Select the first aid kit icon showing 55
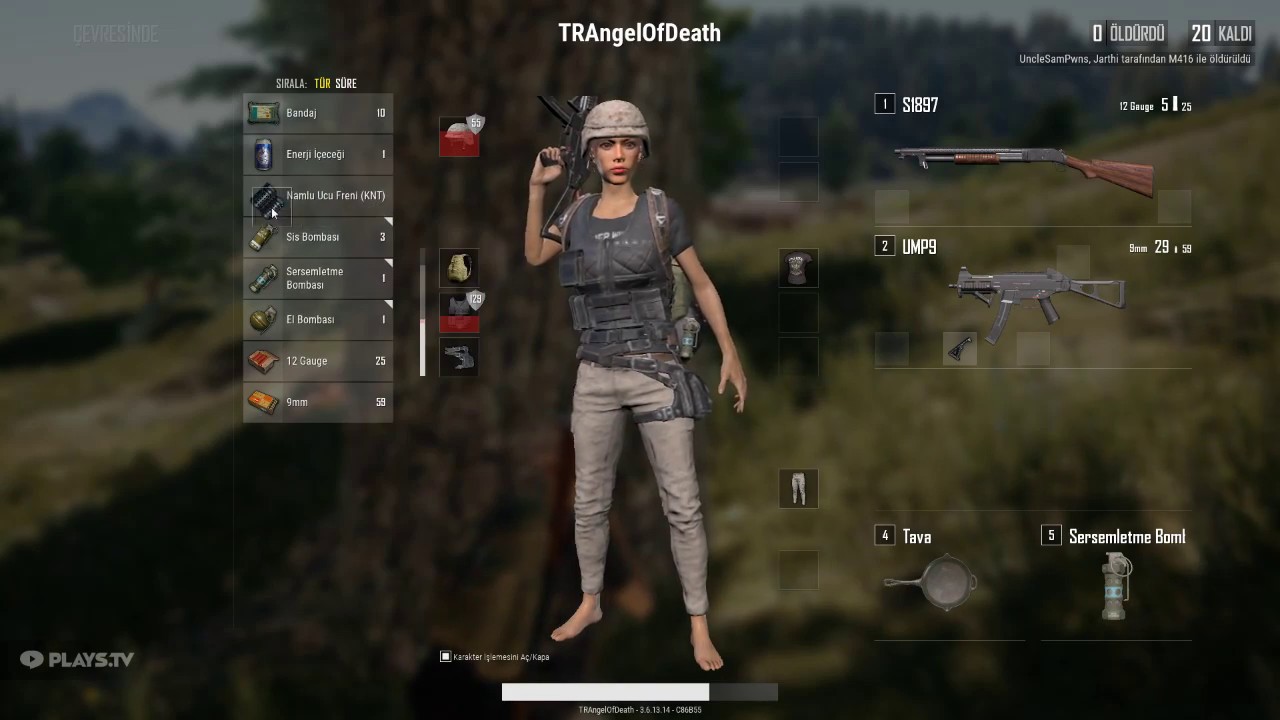Screen dimensions: 1280x720 (x=459, y=137)
